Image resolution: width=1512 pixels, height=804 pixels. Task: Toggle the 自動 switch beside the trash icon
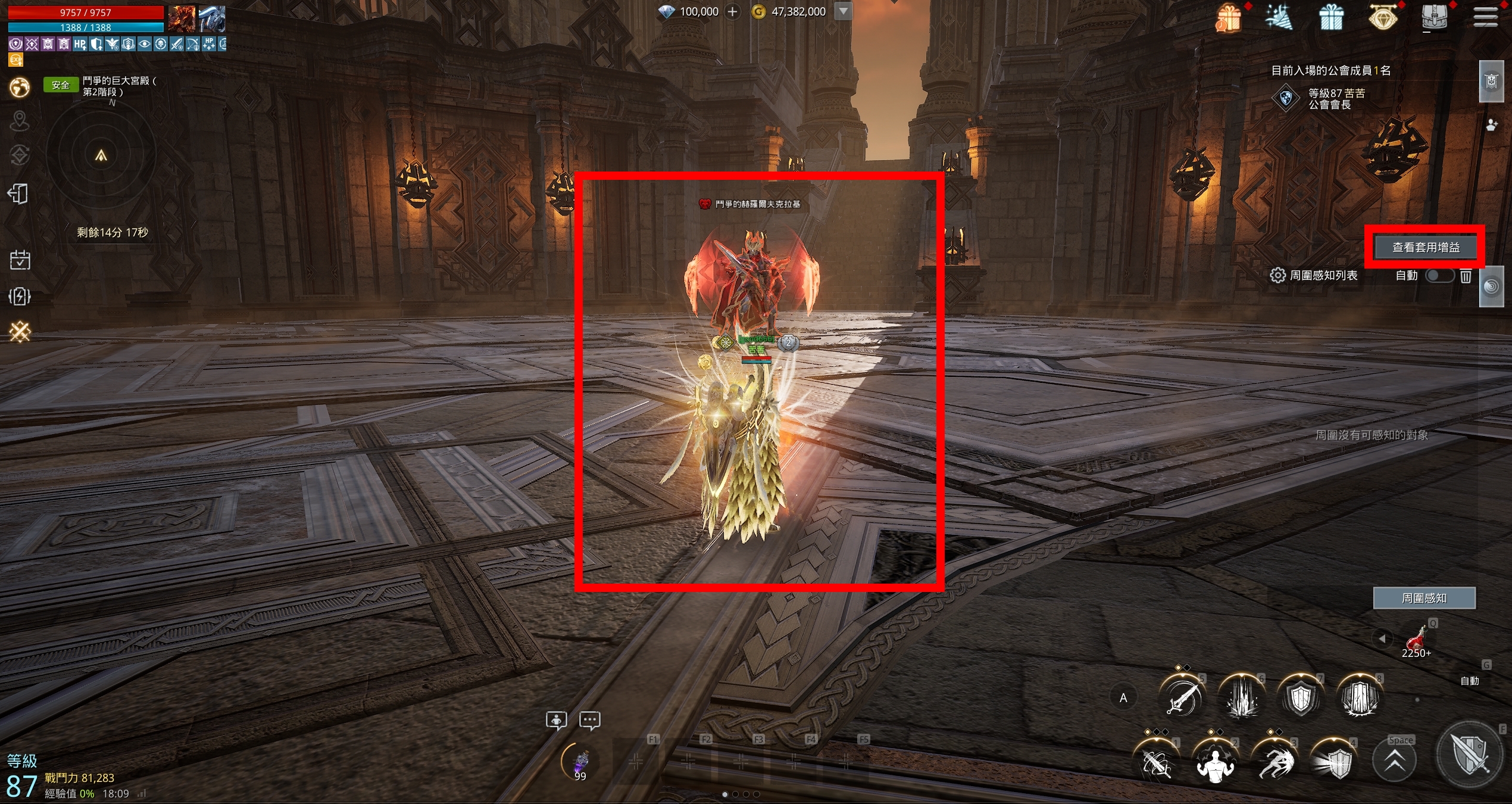(1439, 276)
